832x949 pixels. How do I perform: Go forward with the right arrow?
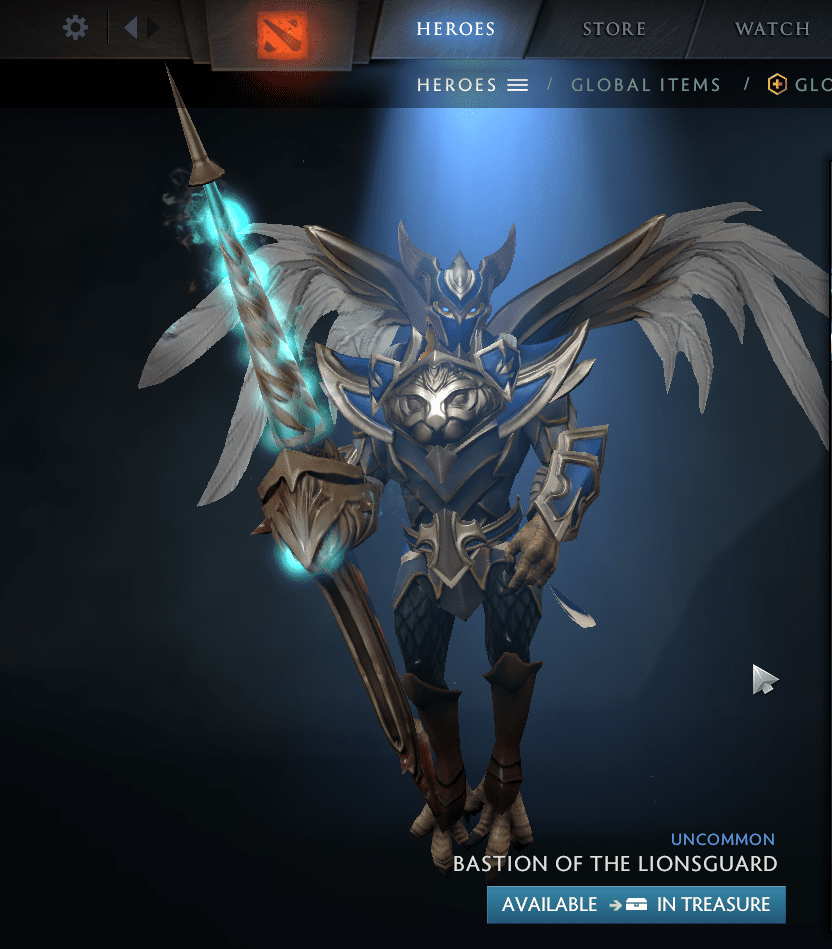153,27
